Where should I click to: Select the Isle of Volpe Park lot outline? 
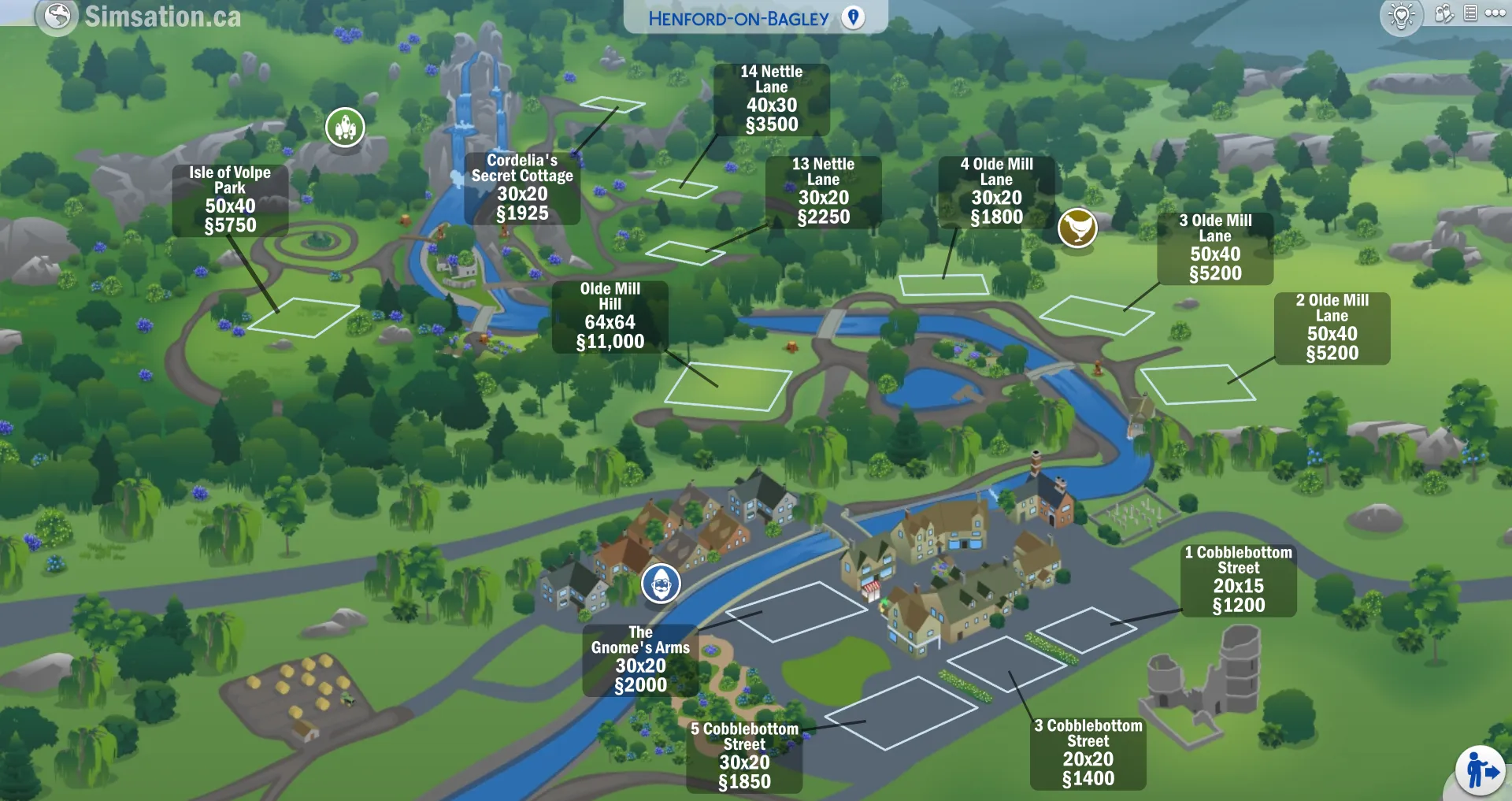pyautogui.click(x=302, y=317)
